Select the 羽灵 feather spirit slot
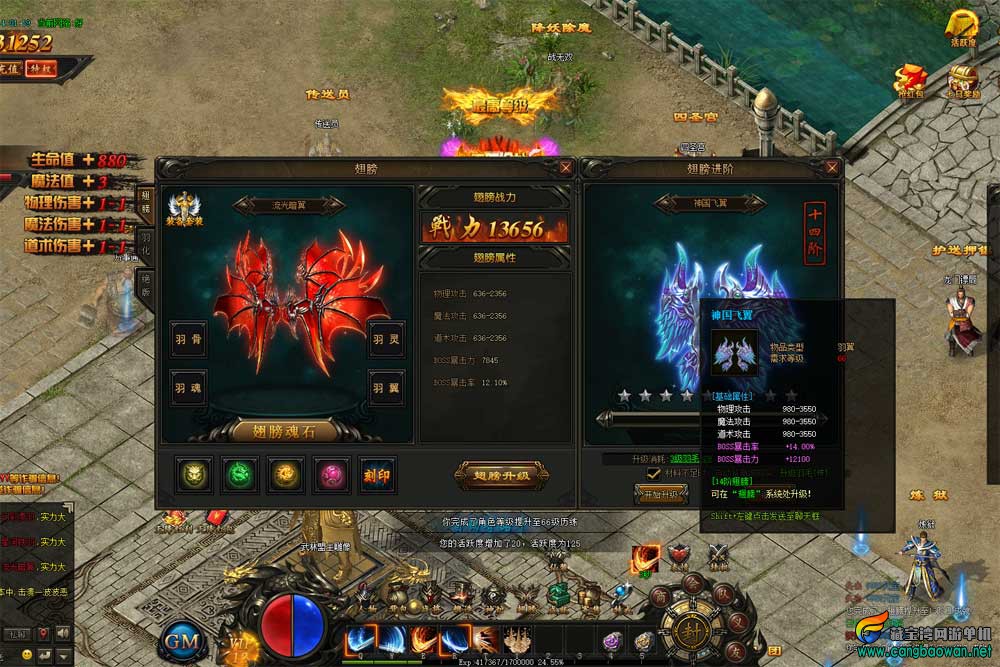This screenshot has height=667, width=1000. (386, 339)
